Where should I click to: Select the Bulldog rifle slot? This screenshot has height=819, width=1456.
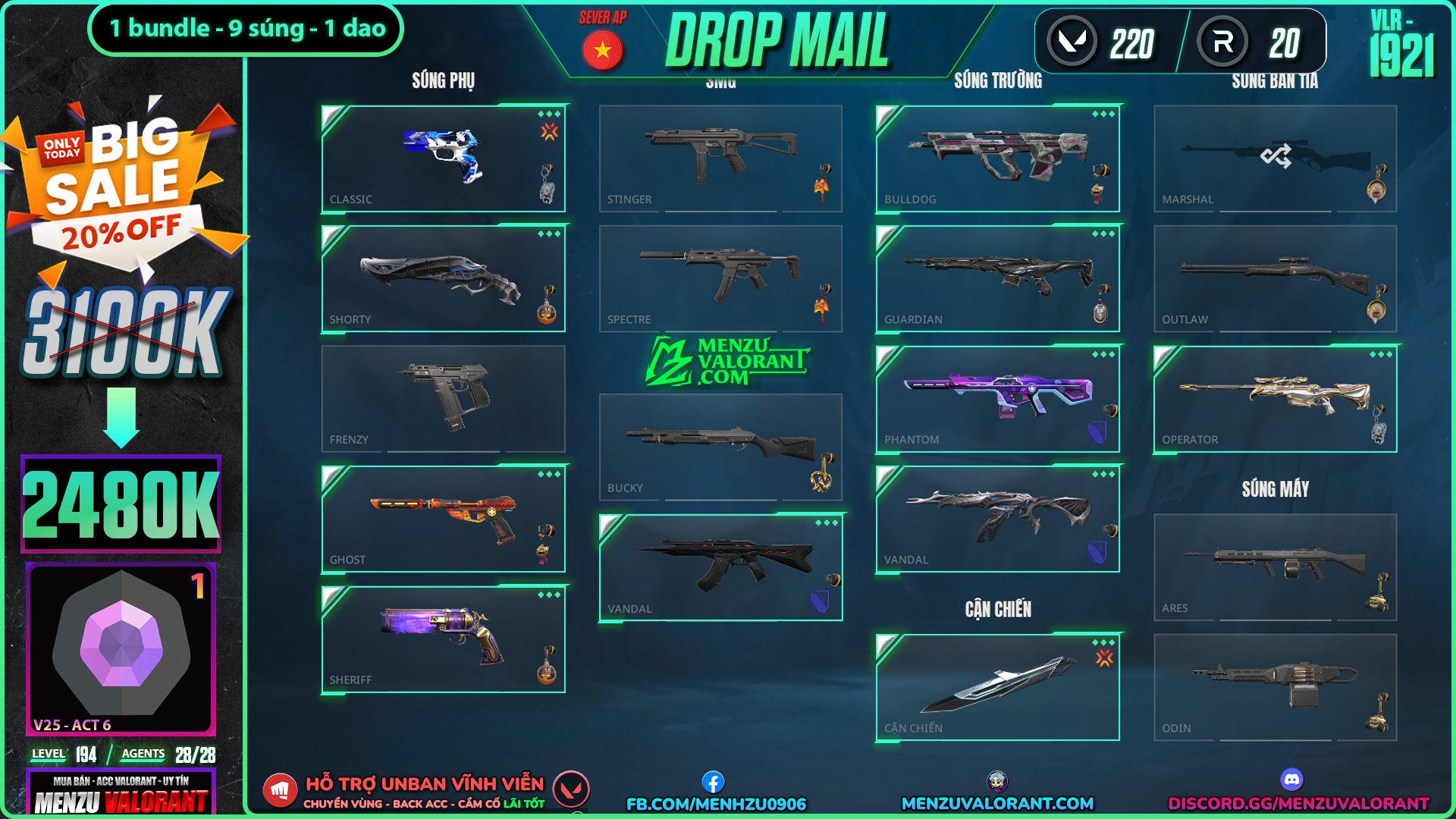[997, 158]
